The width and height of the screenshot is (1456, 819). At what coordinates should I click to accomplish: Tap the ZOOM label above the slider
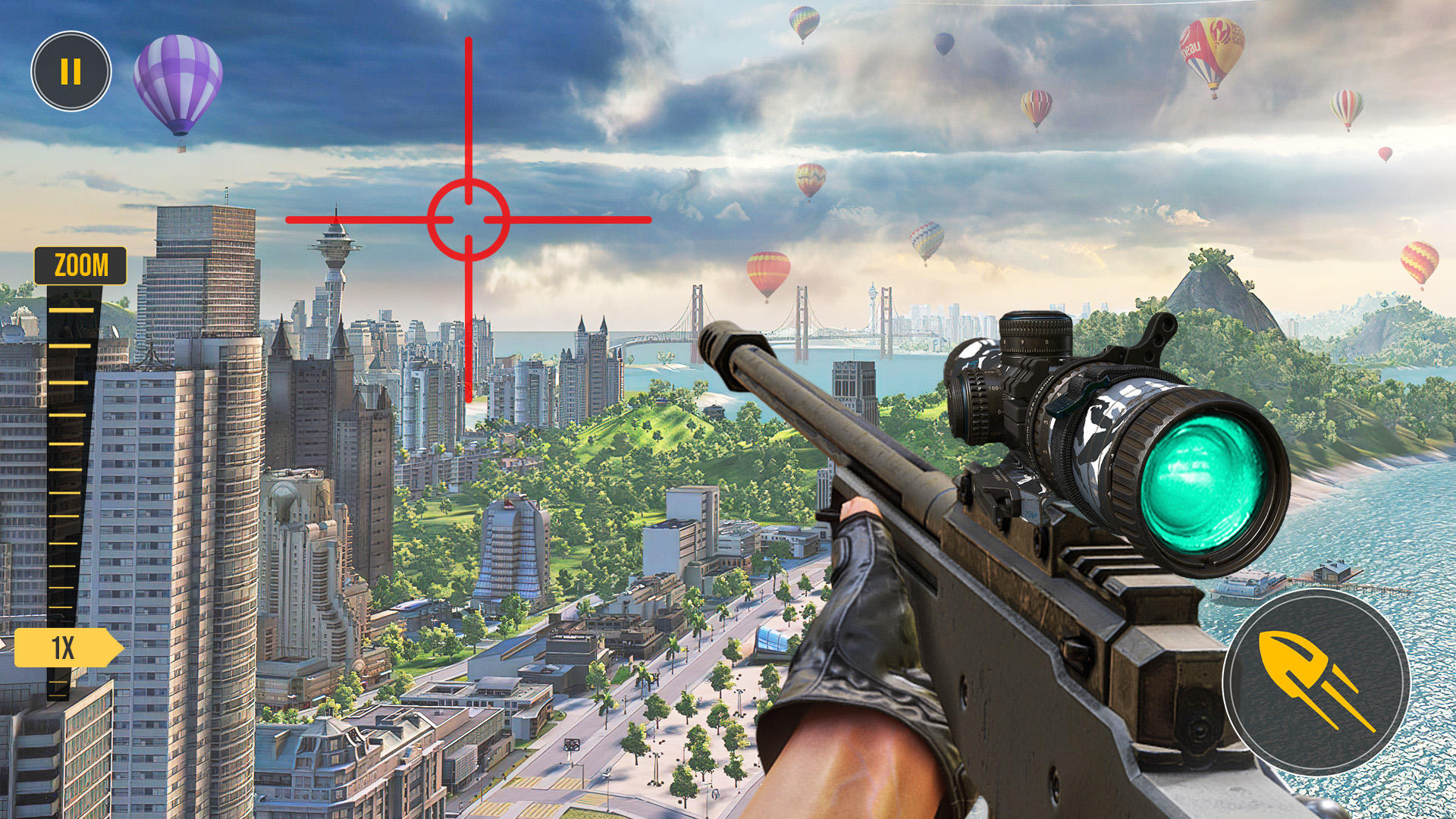[80, 263]
